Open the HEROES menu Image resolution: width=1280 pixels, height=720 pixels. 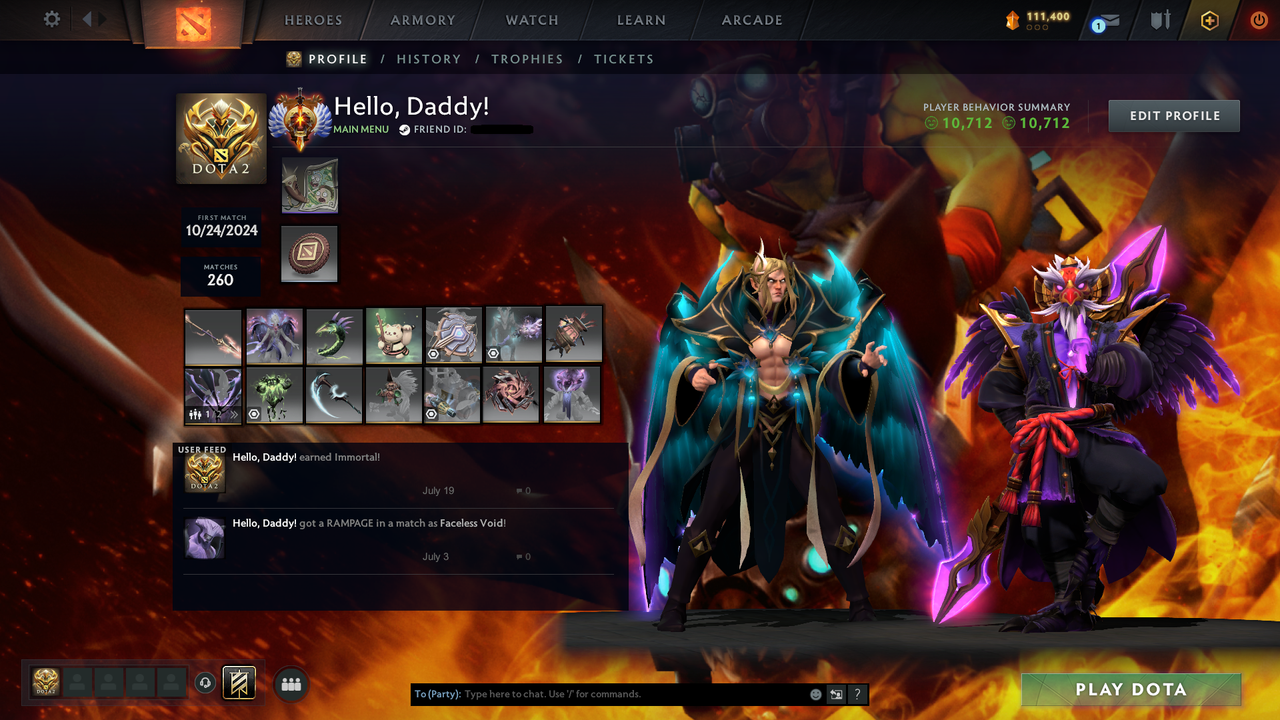313,19
